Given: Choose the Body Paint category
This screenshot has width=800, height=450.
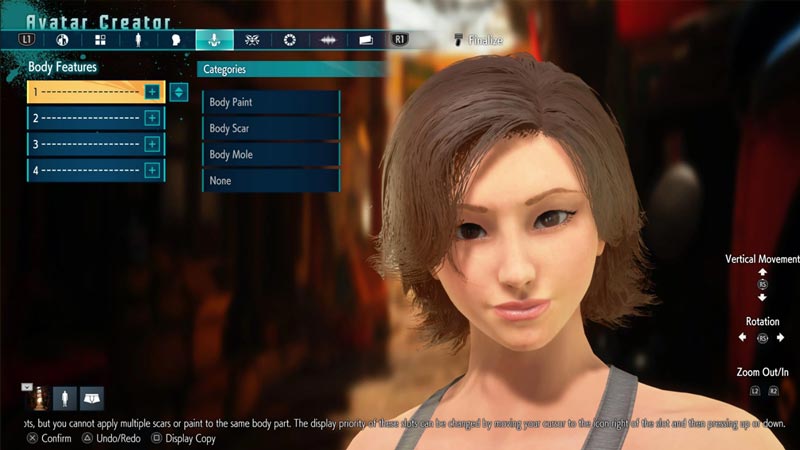Looking at the screenshot, I should coord(270,103).
